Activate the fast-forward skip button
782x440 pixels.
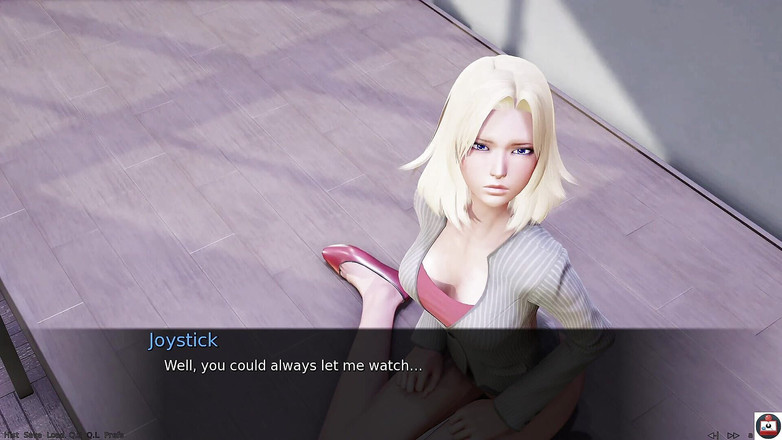pyautogui.click(x=733, y=435)
